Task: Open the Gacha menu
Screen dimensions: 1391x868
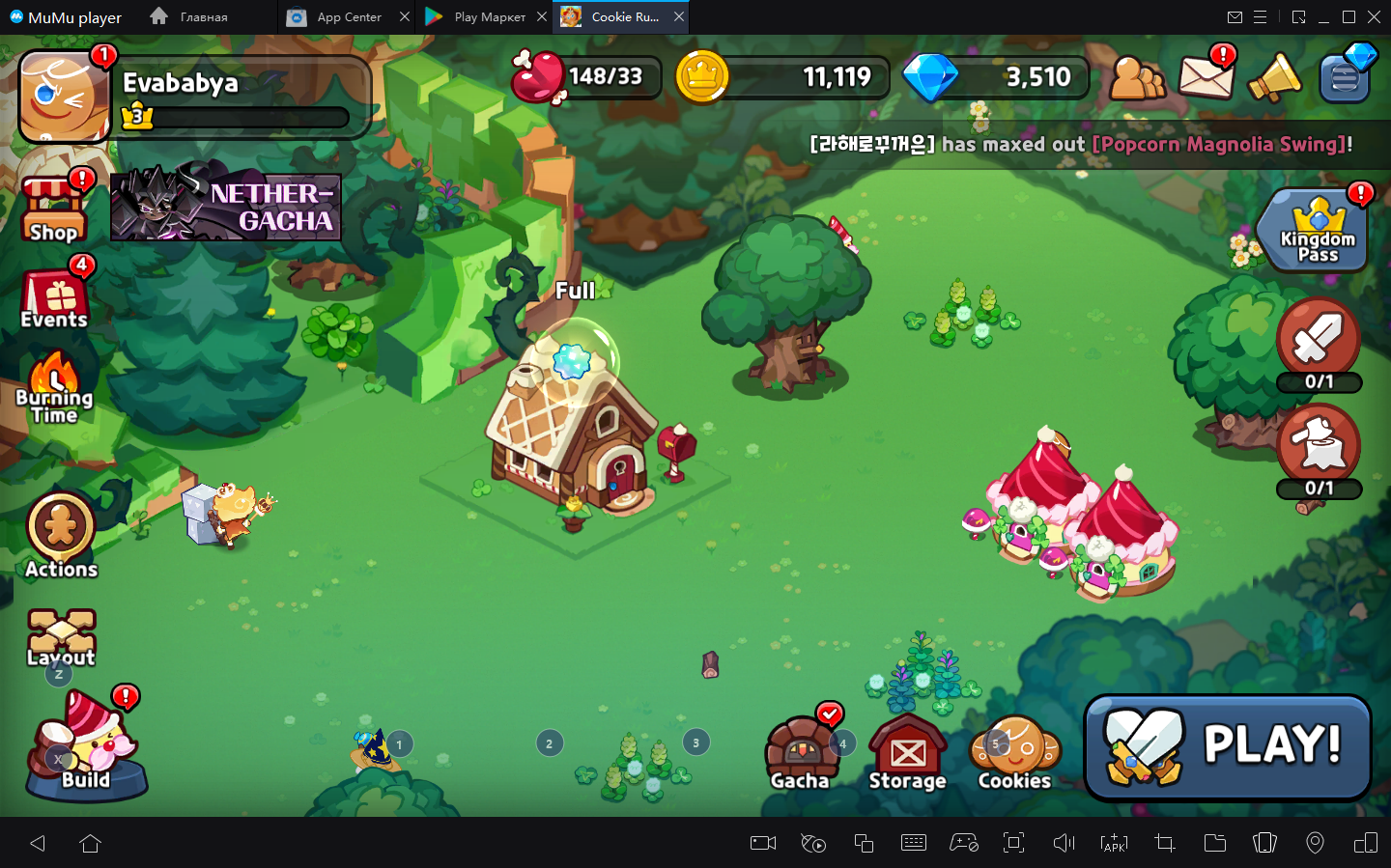Action: (x=800, y=755)
